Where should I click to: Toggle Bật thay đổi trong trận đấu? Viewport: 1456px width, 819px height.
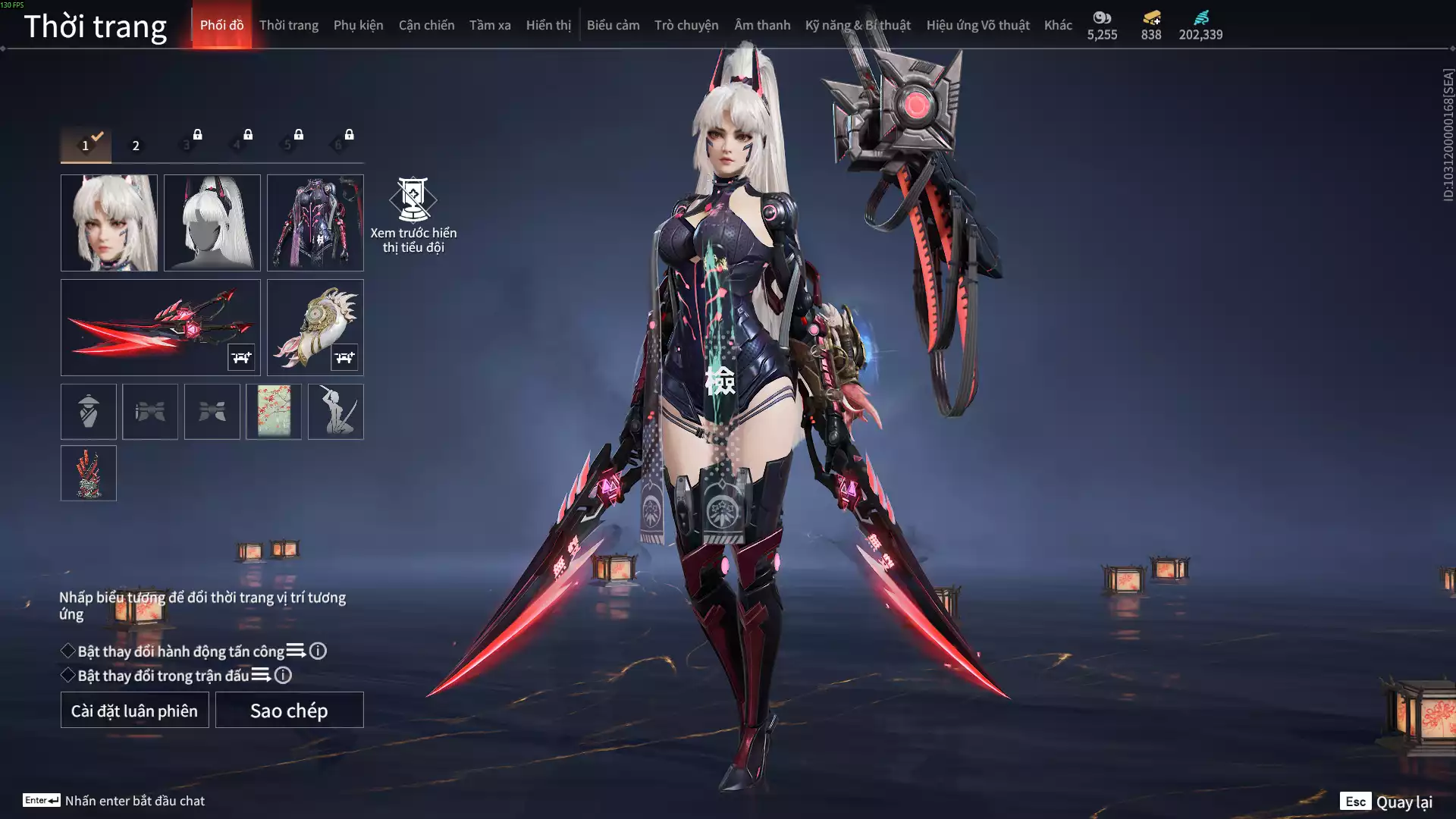click(x=68, y=675)
